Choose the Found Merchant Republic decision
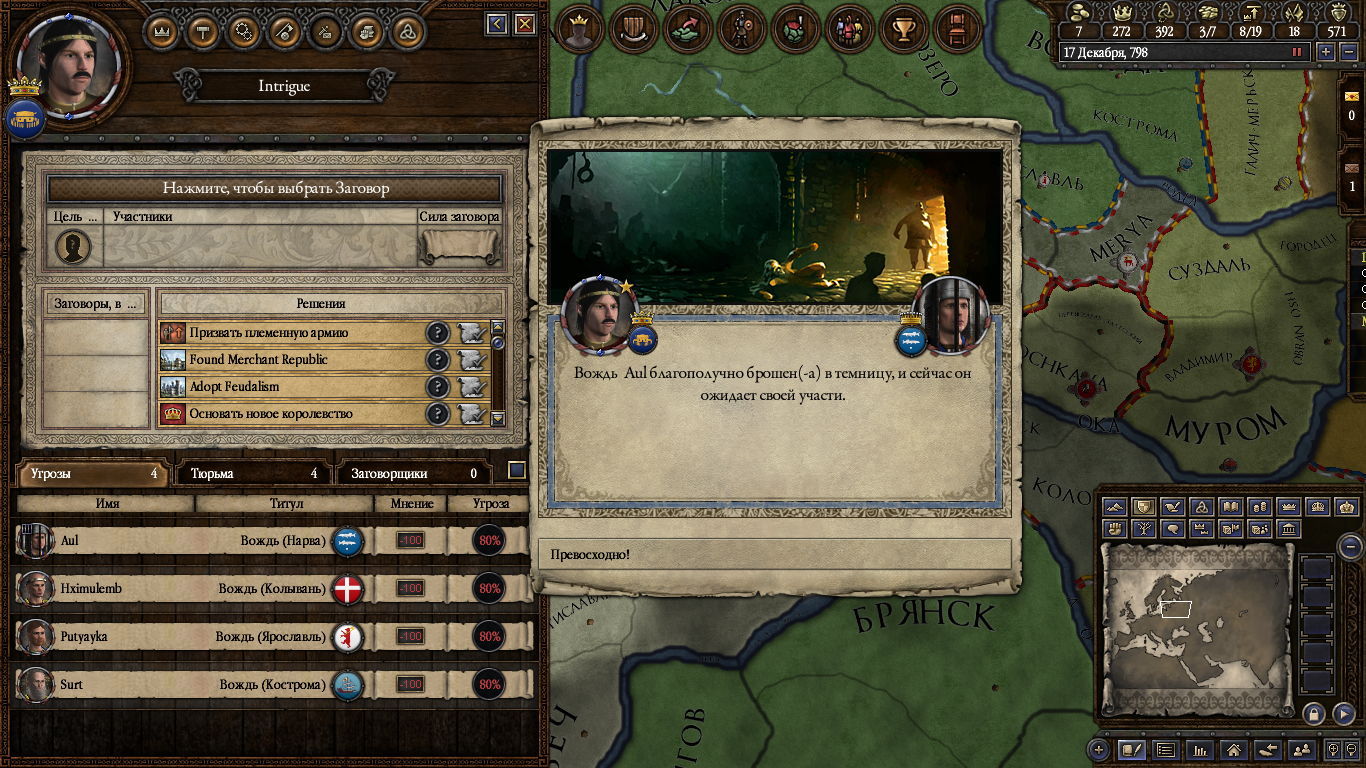Viewport: 1366px width, 768px height. [290, 360]
